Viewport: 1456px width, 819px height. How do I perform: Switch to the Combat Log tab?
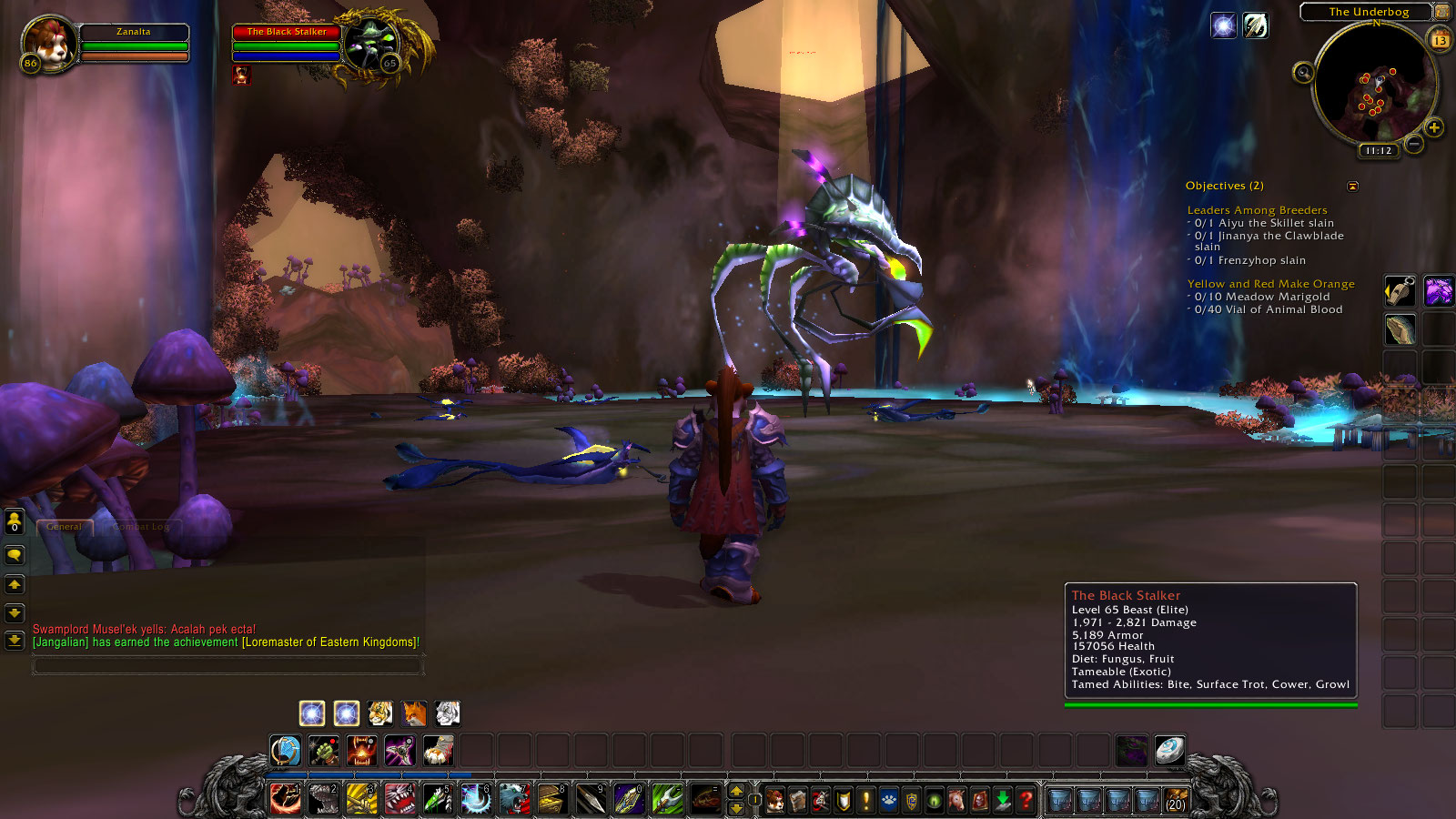[142, 527]
